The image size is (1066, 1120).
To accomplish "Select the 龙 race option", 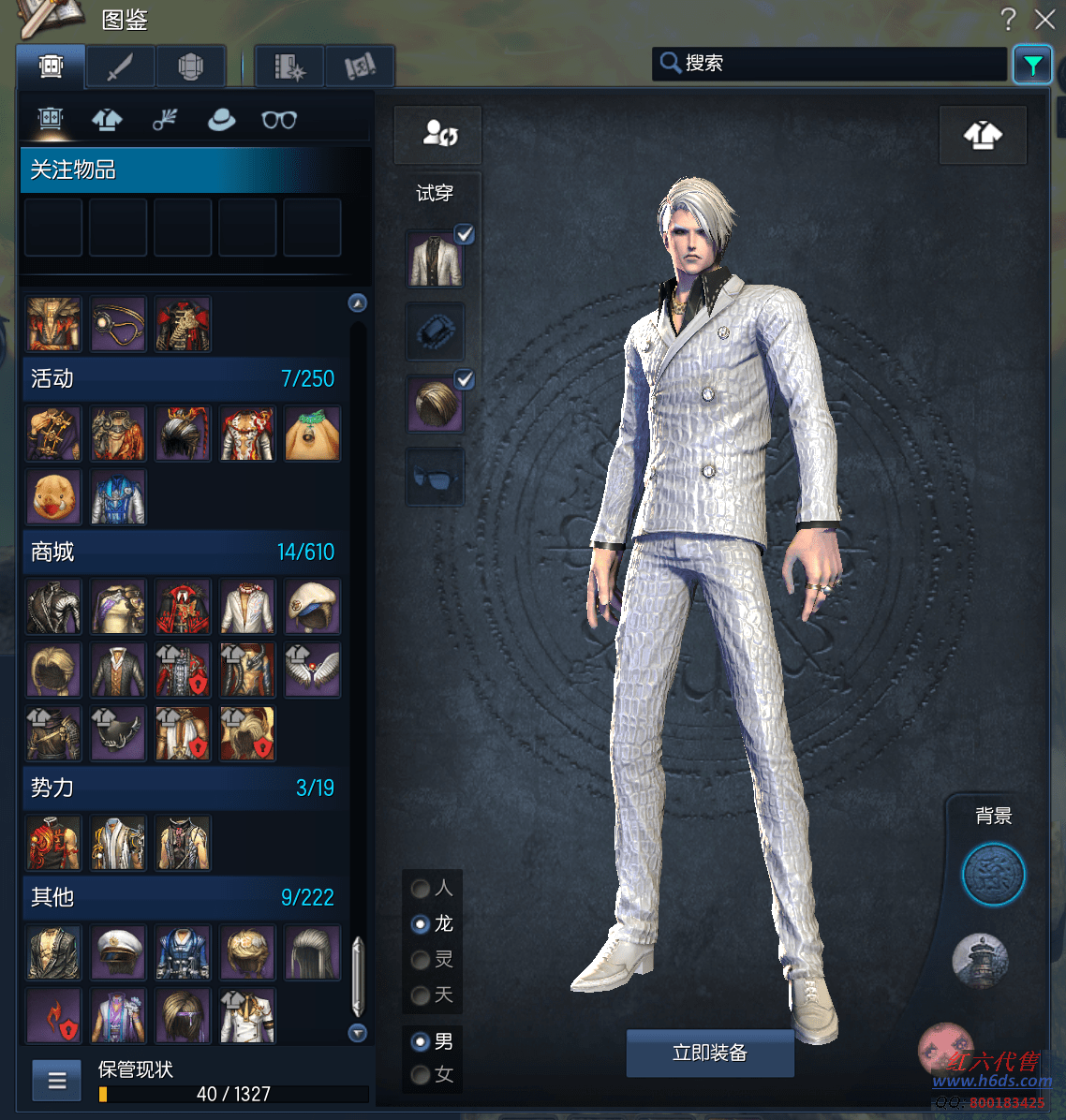I will pyautogui.click(x=421, y=924).
